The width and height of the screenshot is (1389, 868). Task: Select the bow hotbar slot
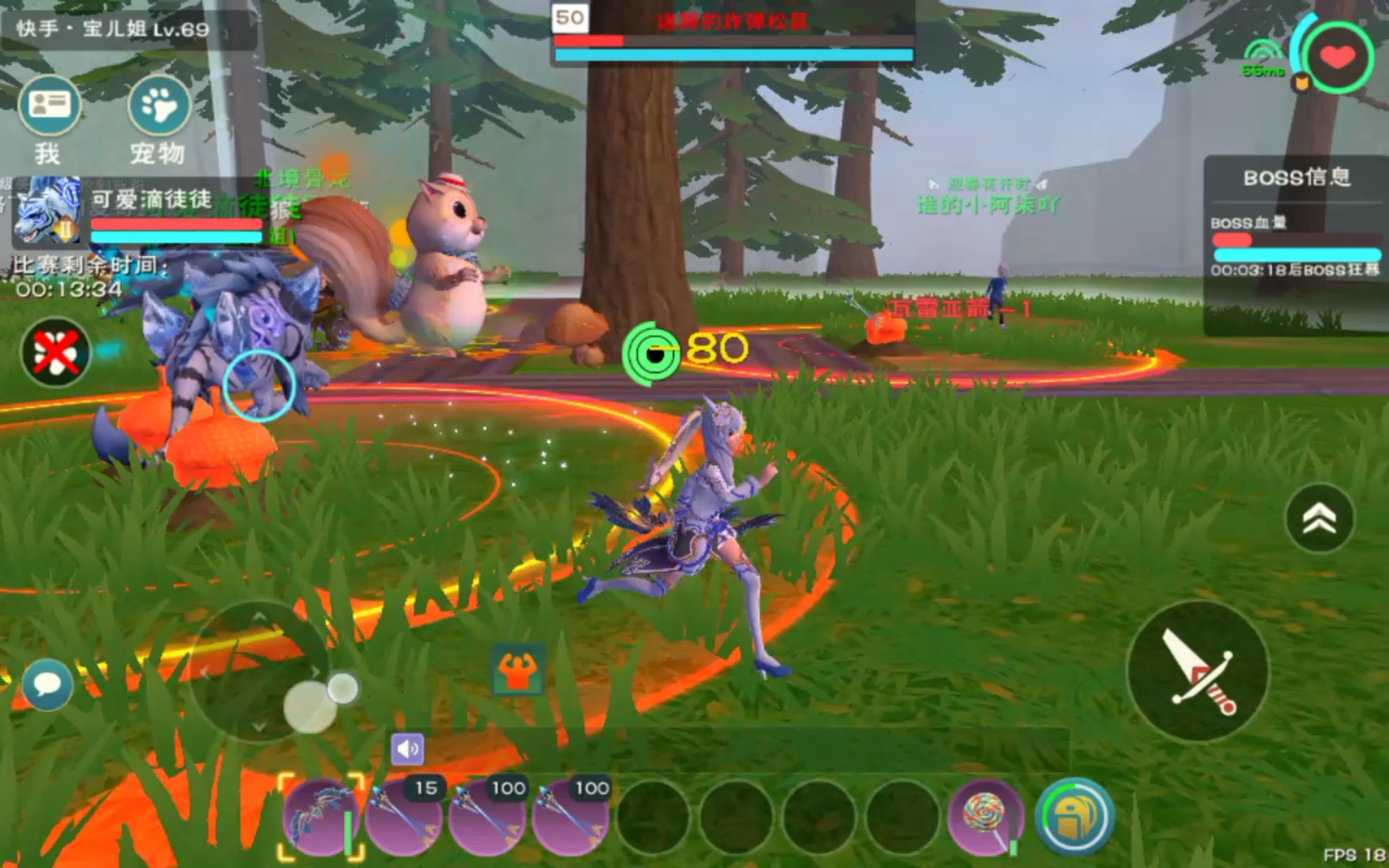322,817
